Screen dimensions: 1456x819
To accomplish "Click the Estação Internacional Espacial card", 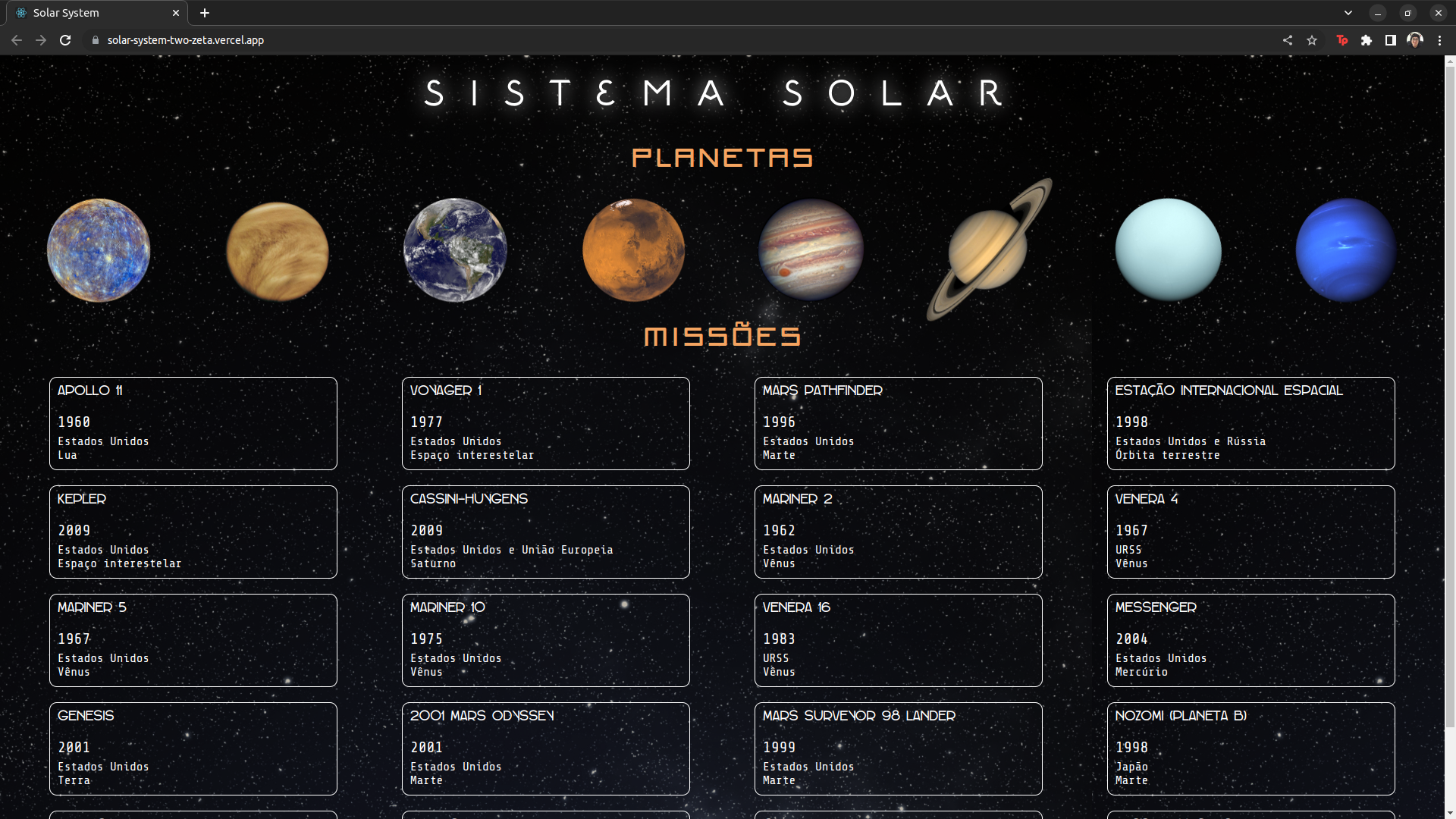I will coord(1250,422).
